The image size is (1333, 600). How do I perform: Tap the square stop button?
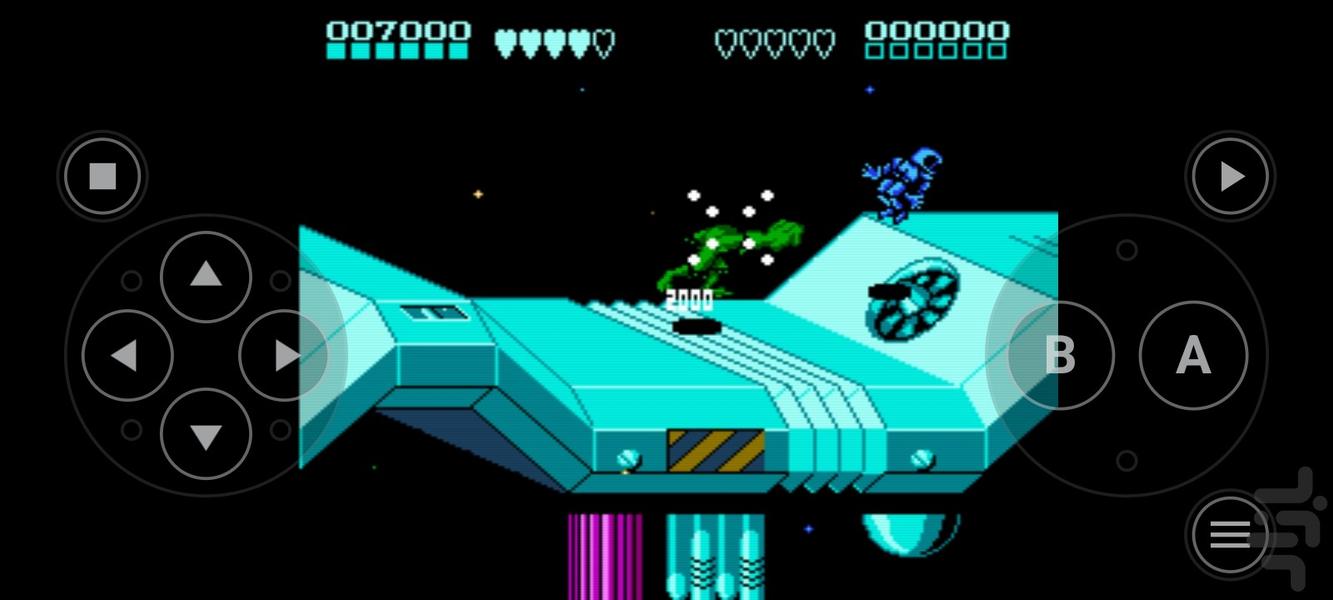click(103, 177)
